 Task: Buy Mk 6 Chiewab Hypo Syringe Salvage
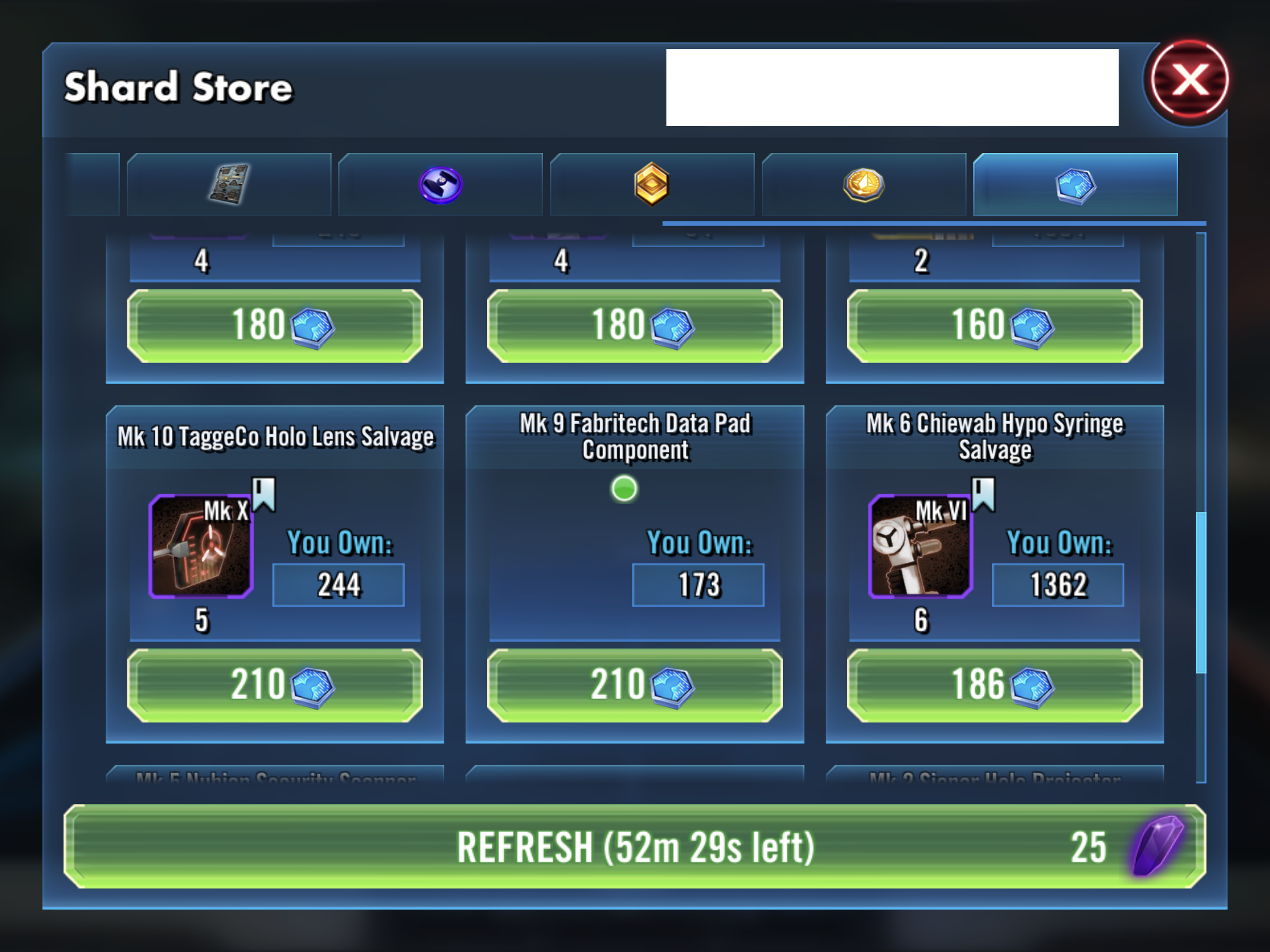tap(994, 685)
